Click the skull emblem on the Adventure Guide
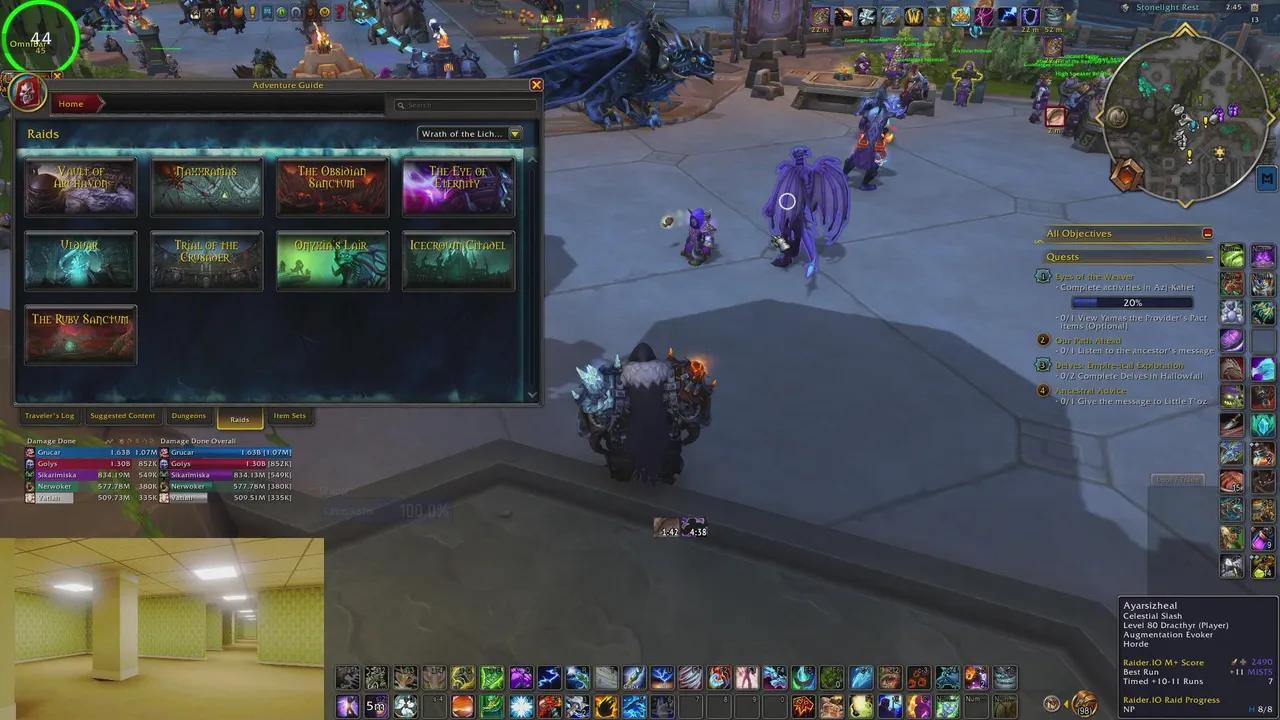 click(x=25, y=92)
